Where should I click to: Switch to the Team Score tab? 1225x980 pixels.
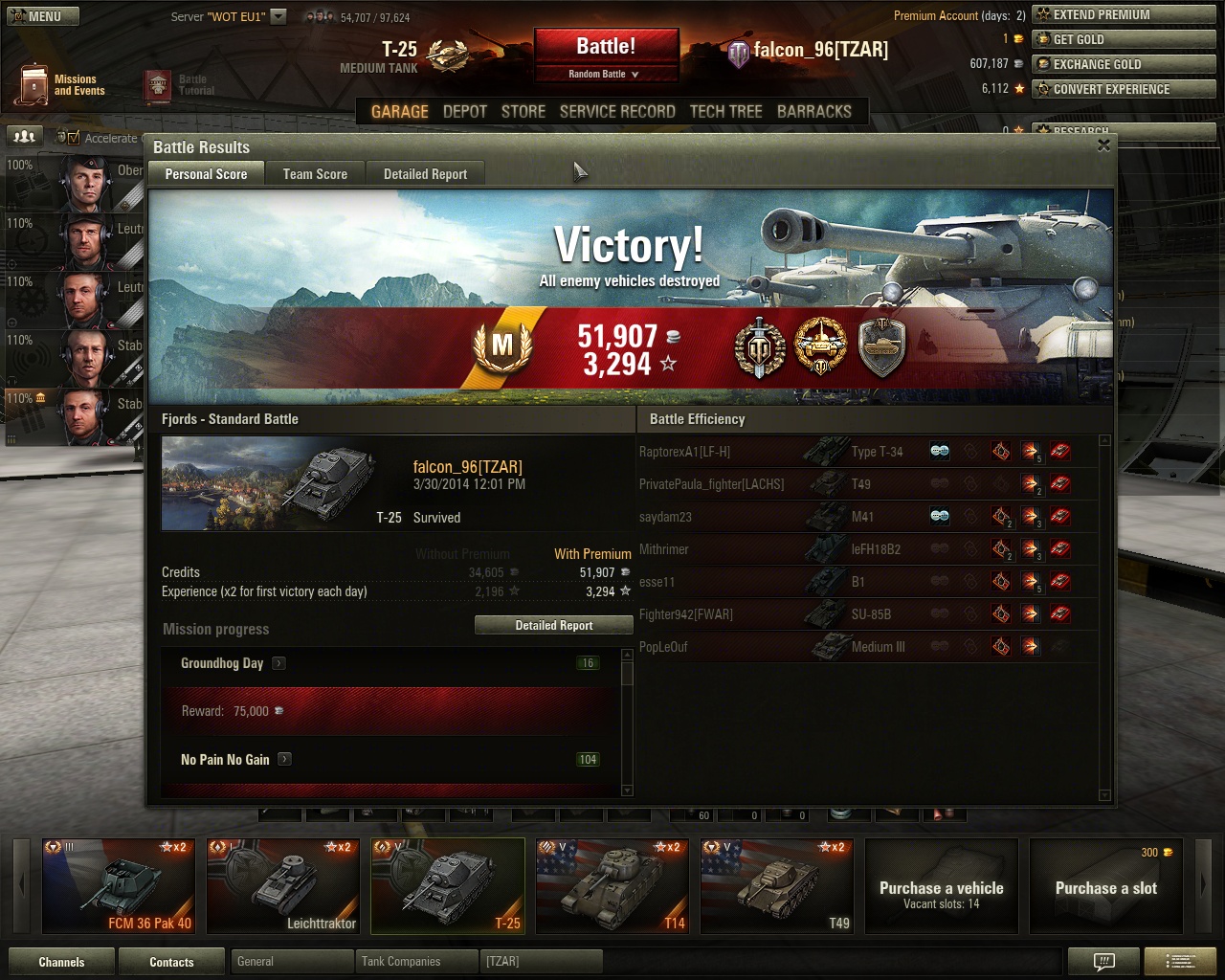point(315,174)
